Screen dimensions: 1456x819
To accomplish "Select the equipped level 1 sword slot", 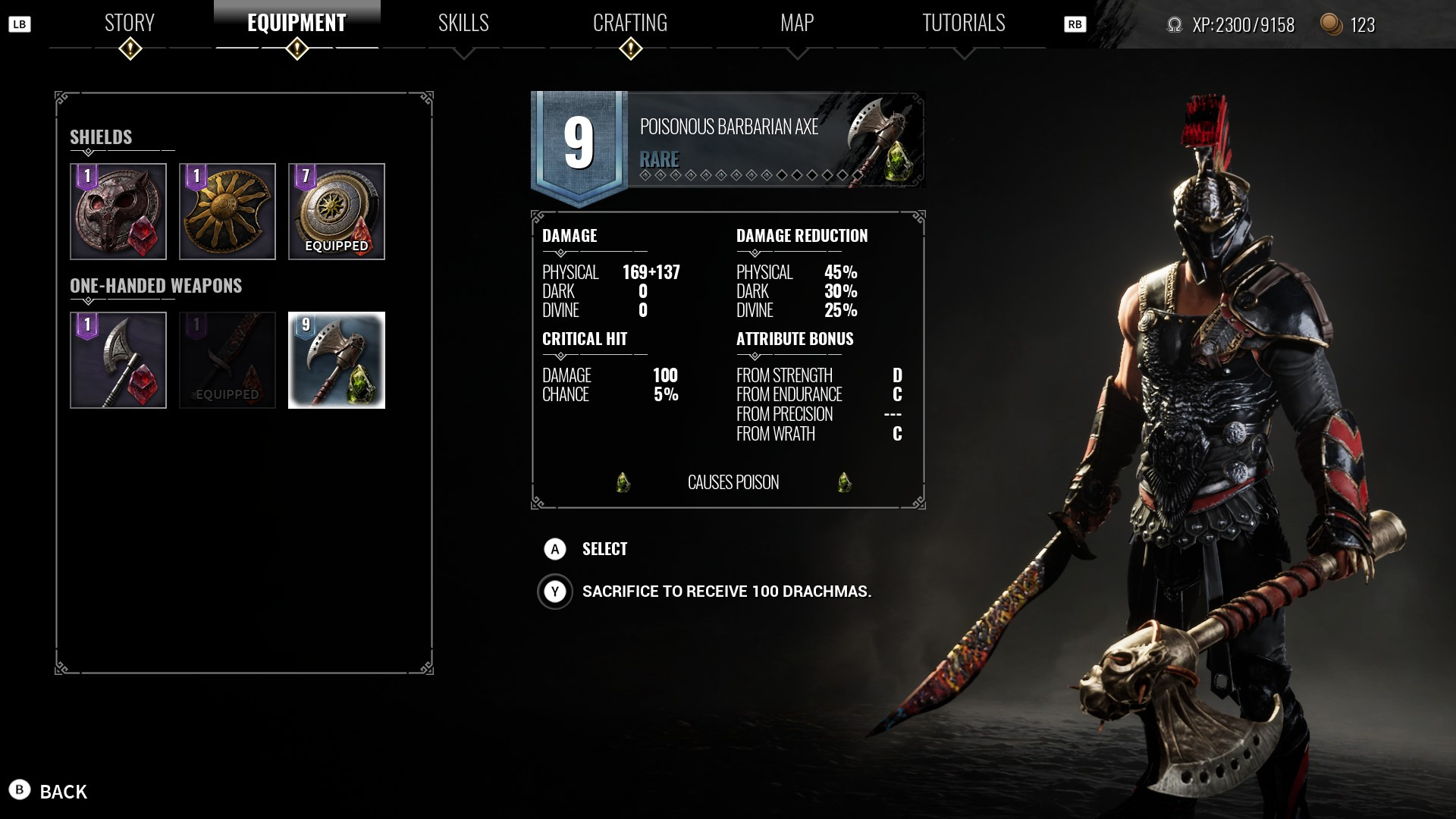I will pyautogui.click(x=227, y=360).
